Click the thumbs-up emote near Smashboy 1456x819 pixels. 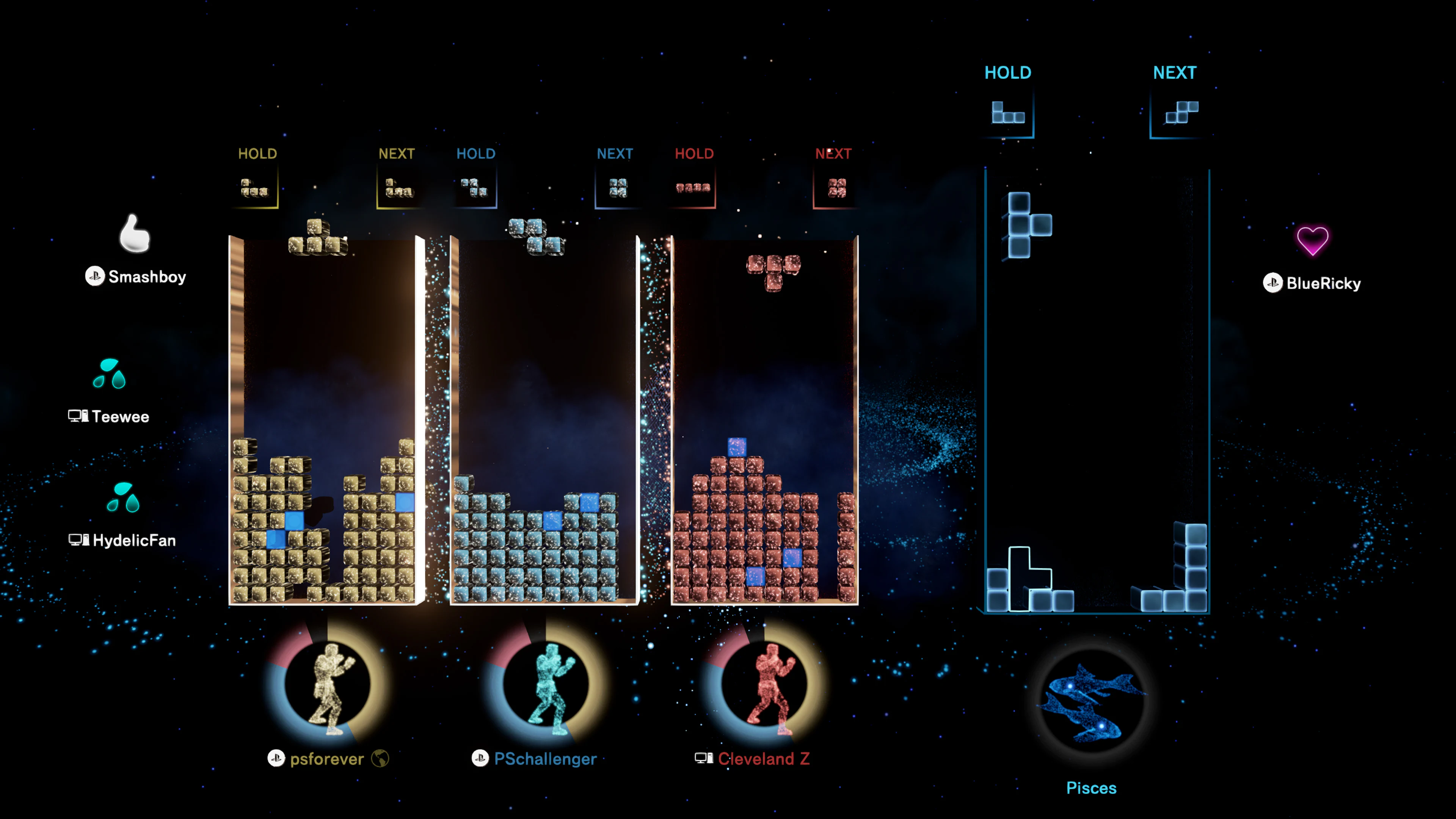click(x=134, y=235)
